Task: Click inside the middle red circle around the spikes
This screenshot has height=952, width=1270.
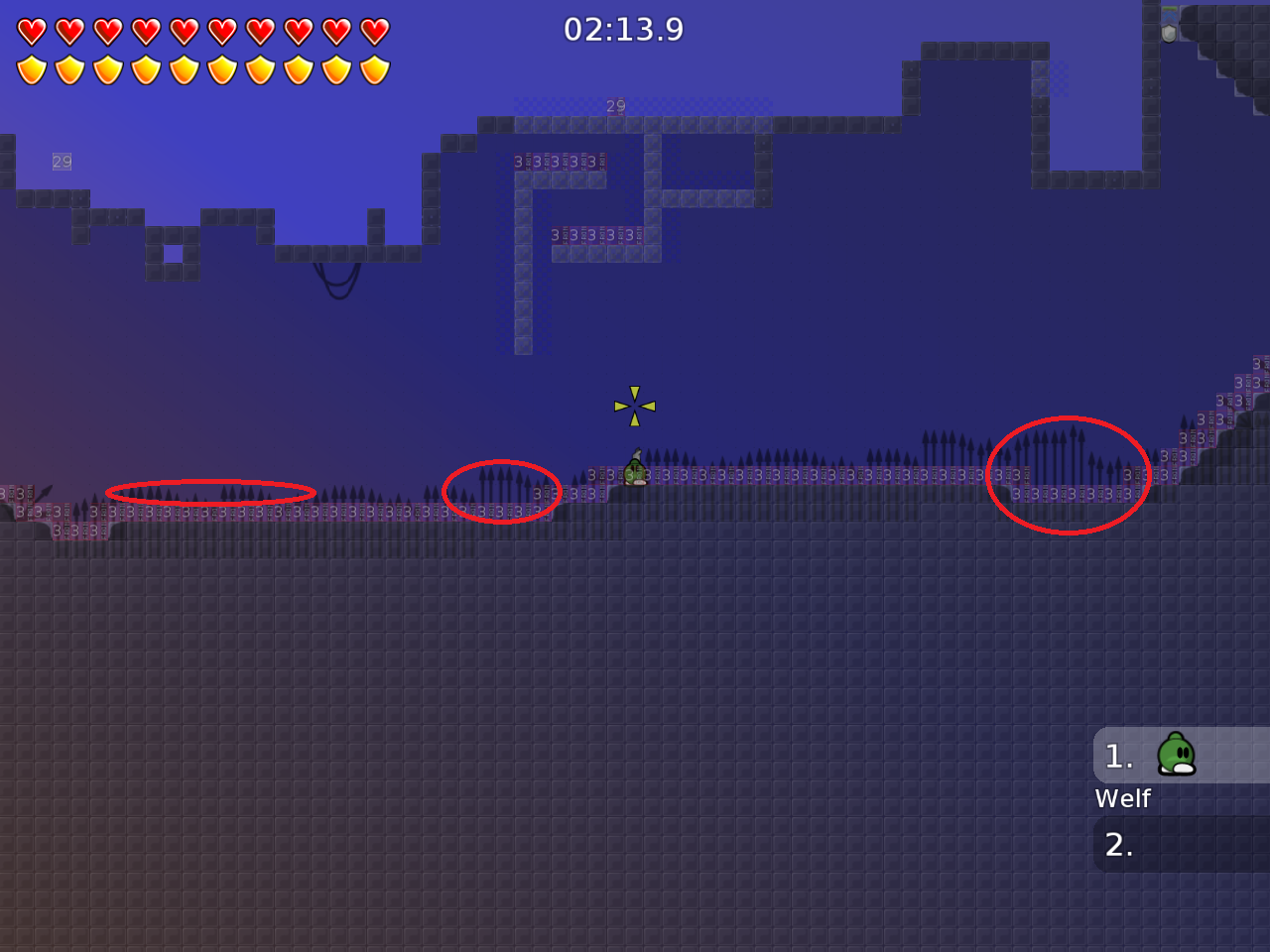Action: coord(502,491)
